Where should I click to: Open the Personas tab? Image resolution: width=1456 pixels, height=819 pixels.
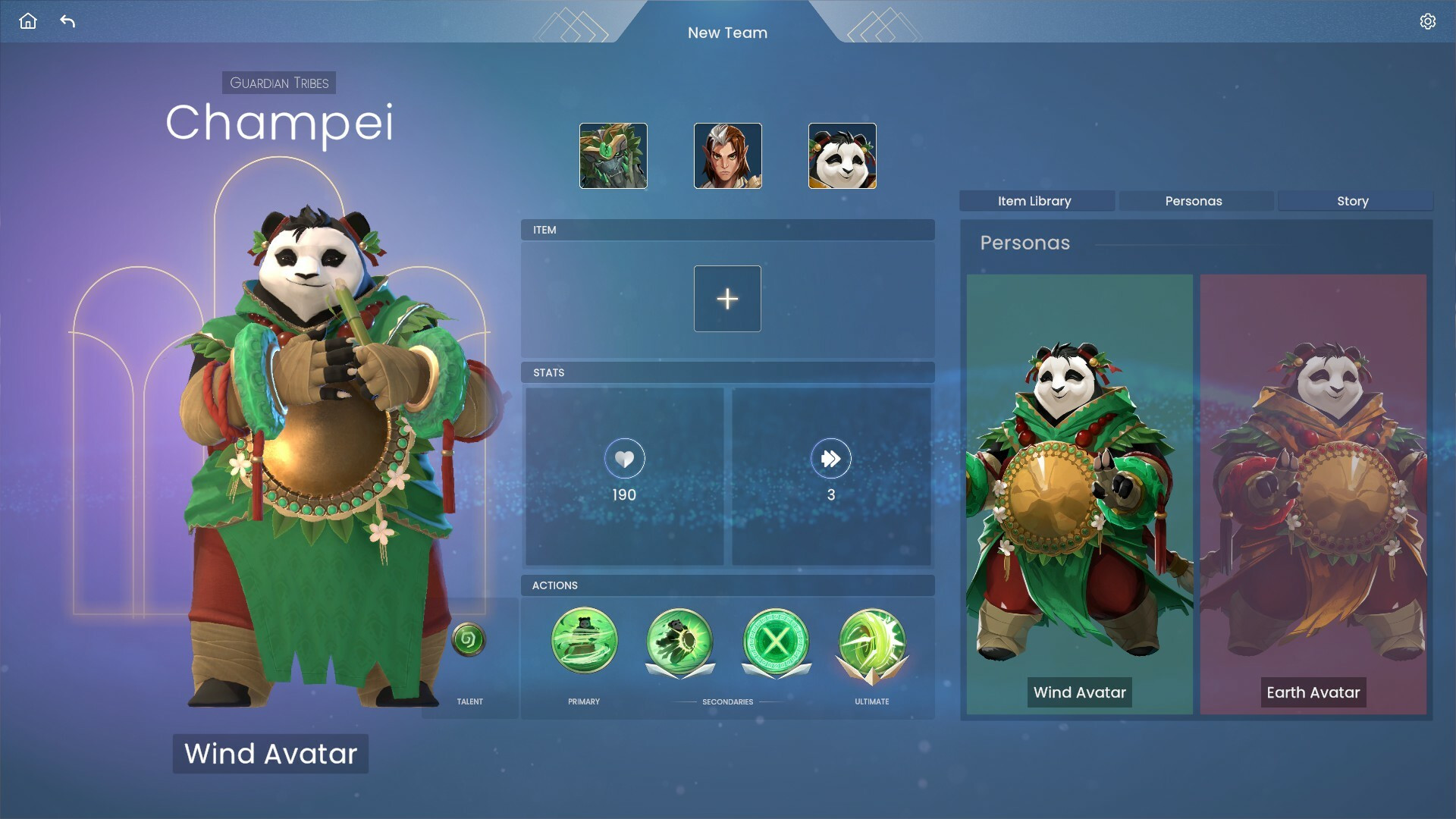(x=1194, y=201)
